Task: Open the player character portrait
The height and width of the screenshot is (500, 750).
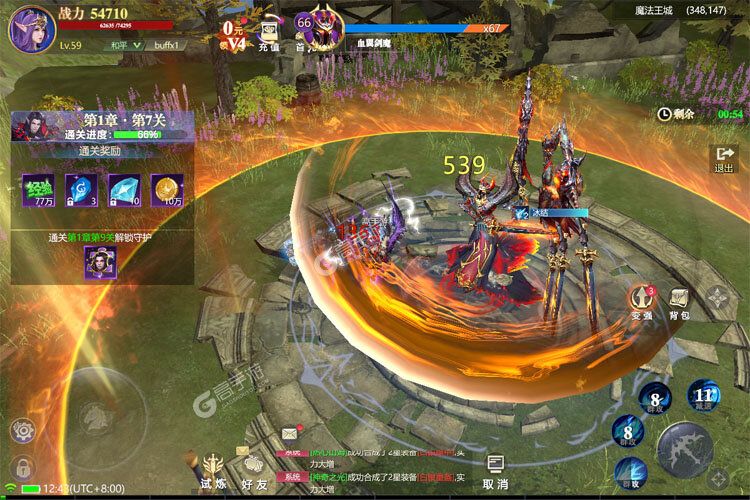Action: click(32, 28)
